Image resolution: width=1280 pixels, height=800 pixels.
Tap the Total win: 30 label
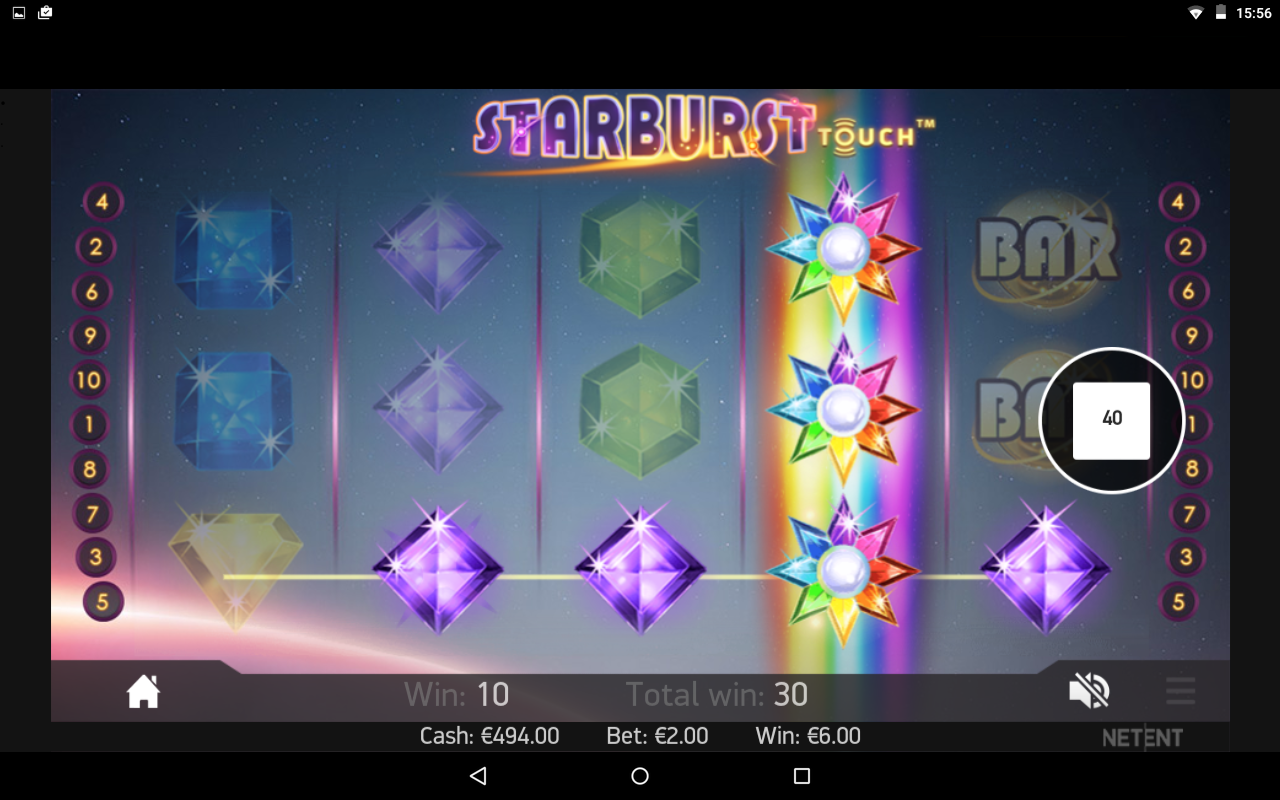[x=716, y=694]
